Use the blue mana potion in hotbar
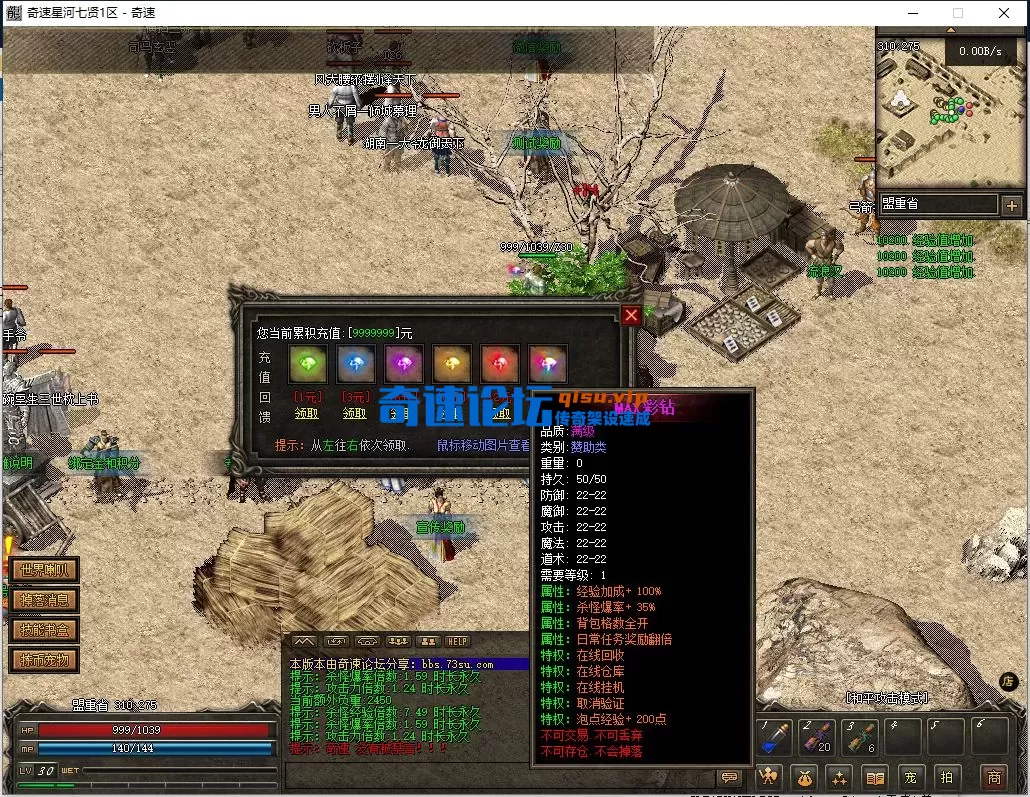Screen dimensions: 1030x797 tap(773, 739)
